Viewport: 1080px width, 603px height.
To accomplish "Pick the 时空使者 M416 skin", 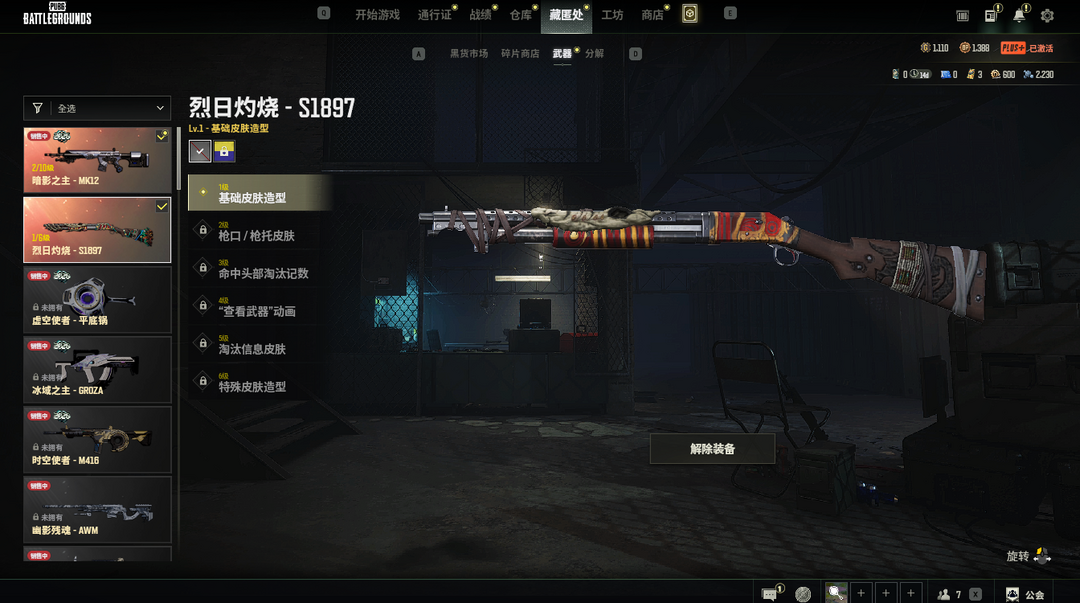I will coord(97,439).
